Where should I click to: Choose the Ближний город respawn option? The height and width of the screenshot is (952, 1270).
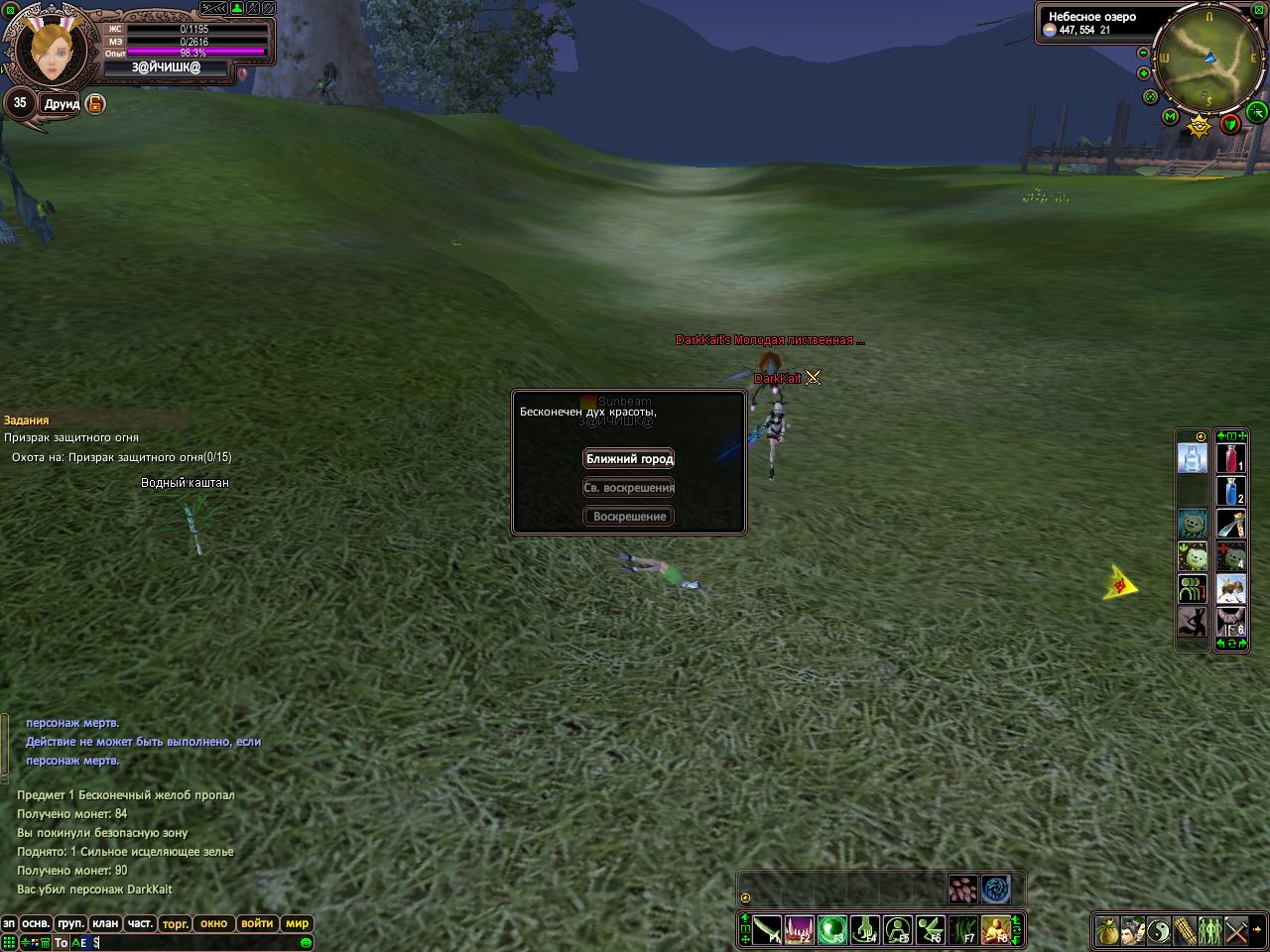[x=629, y=459]
